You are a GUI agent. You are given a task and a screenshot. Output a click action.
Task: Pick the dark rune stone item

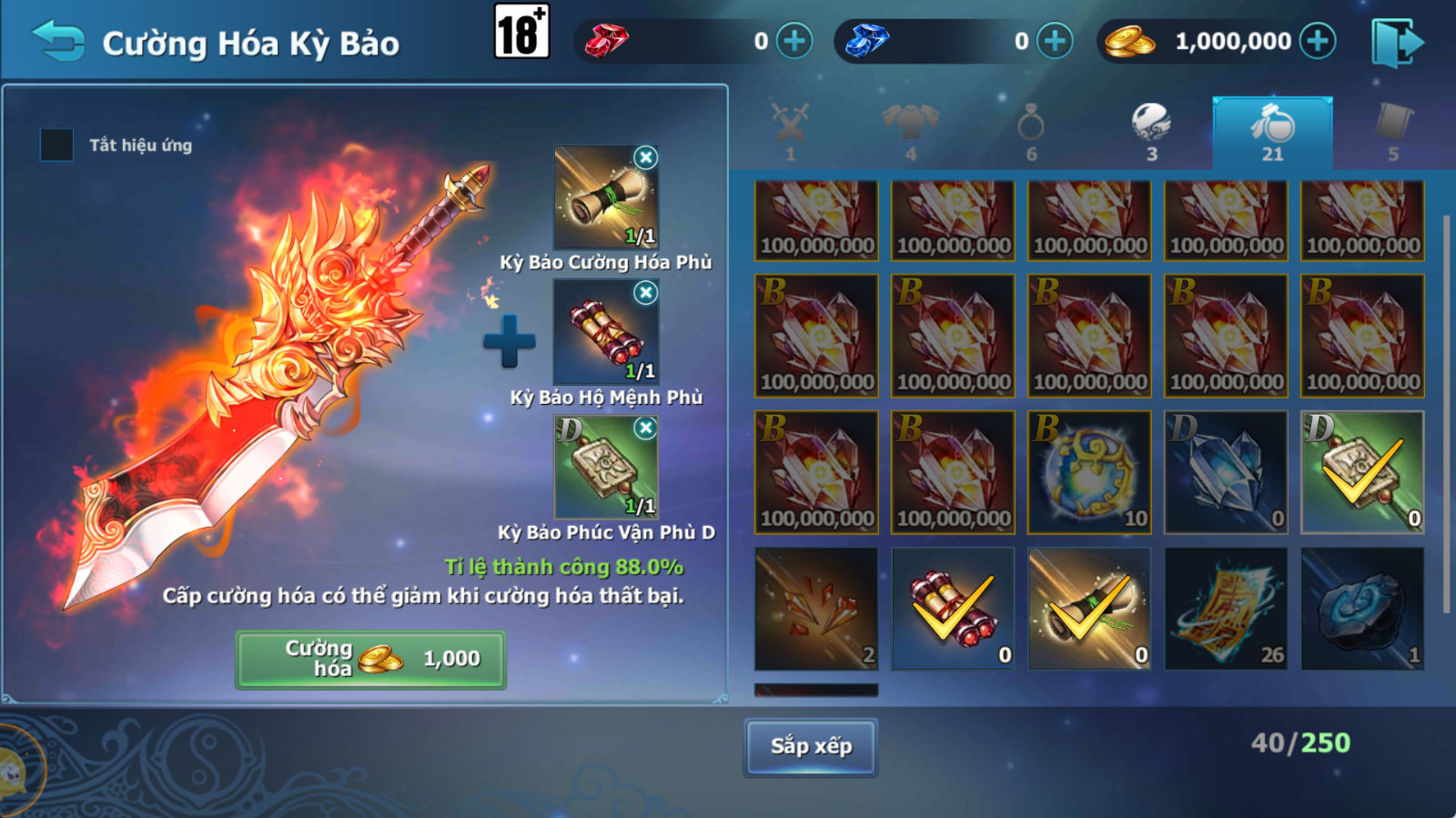1362,609
